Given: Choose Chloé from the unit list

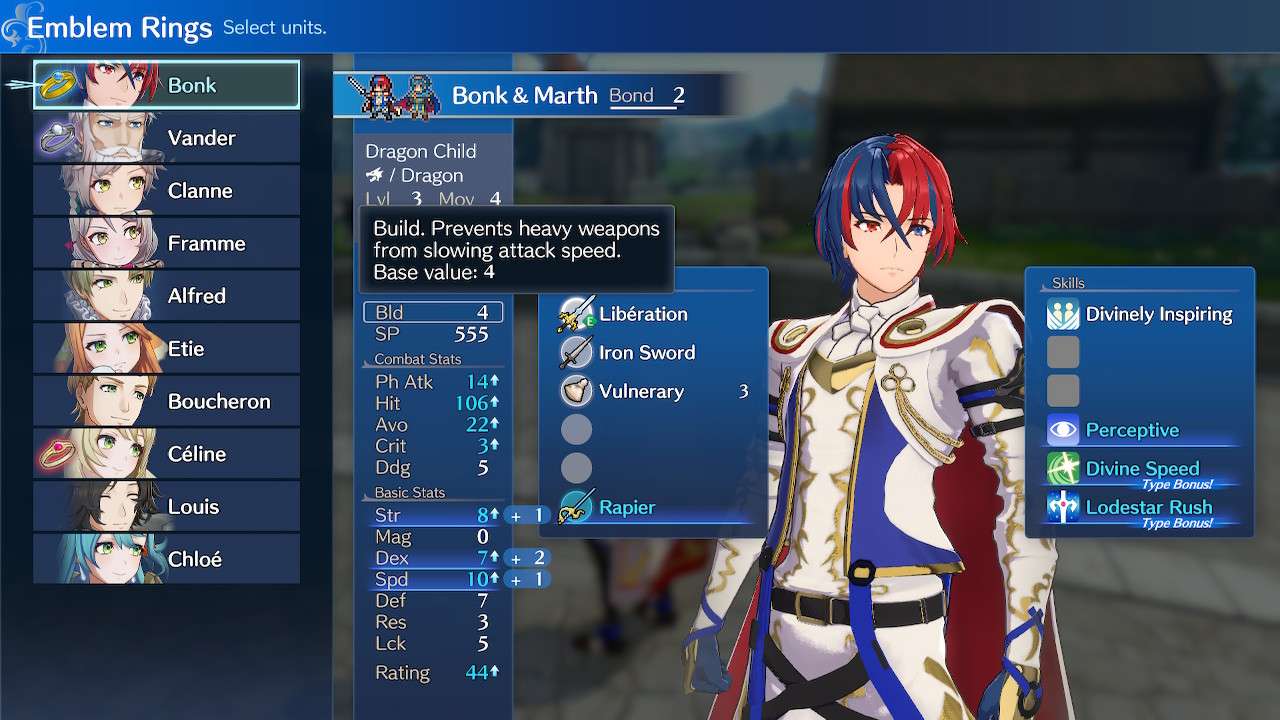Looking at the screenshot, I should pos(167,559).
